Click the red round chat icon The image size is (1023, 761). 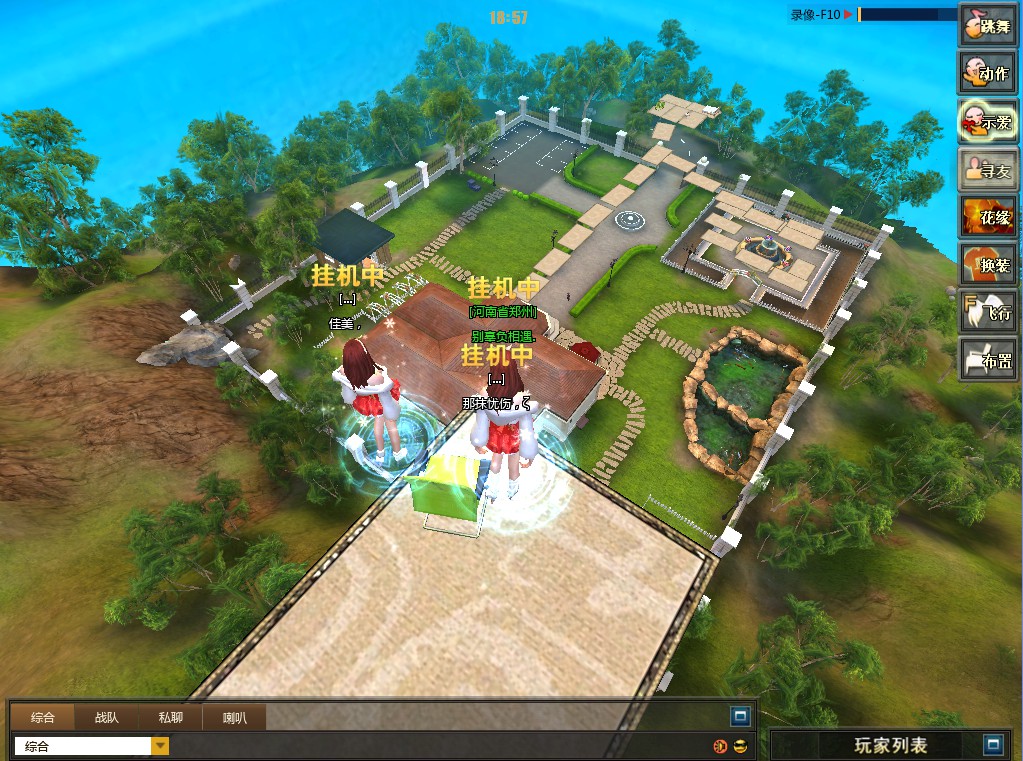pos(720,746)
